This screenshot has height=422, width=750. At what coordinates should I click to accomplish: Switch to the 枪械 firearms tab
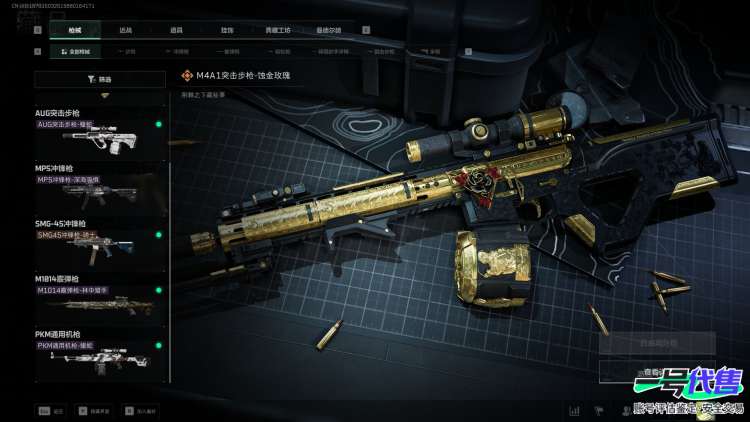[75, 30]
